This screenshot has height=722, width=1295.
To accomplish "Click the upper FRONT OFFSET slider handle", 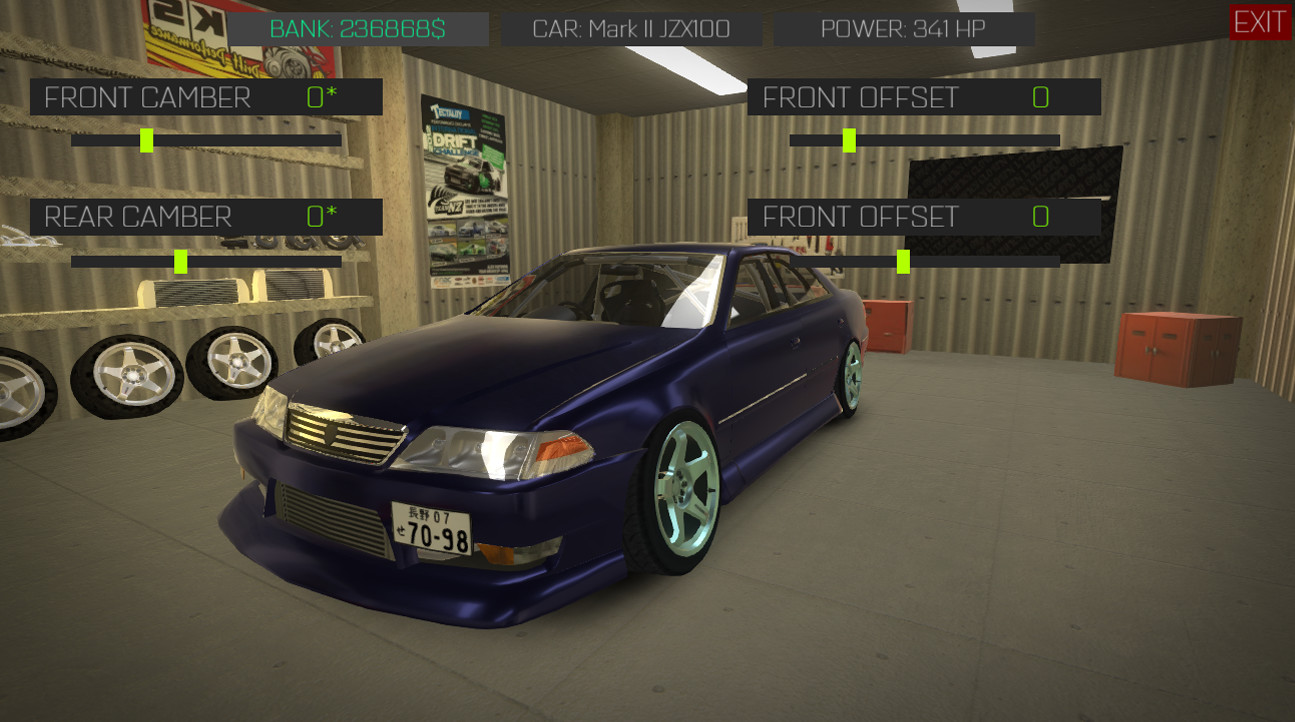I will [x=849, y=140].
